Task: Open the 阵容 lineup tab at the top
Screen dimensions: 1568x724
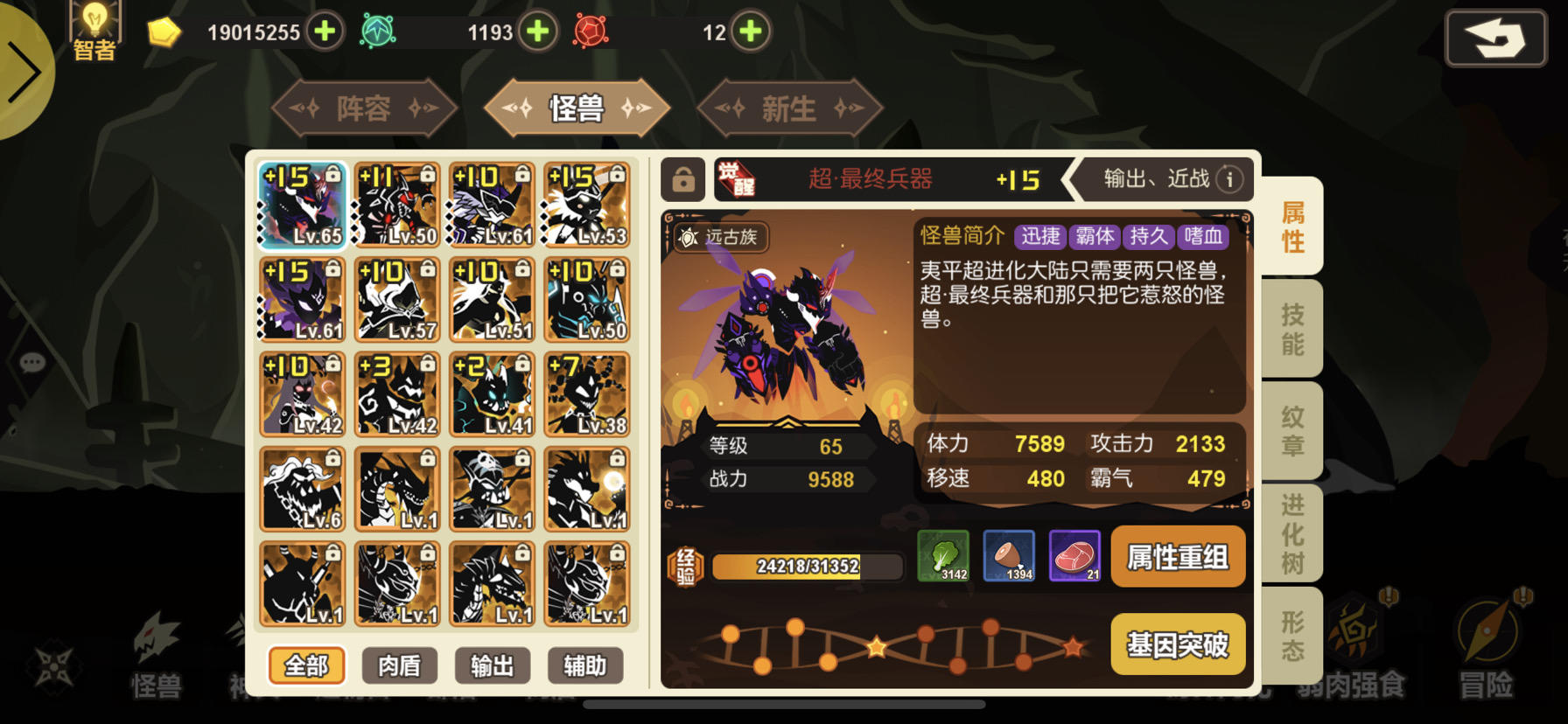Action: [x=363, y=107]
